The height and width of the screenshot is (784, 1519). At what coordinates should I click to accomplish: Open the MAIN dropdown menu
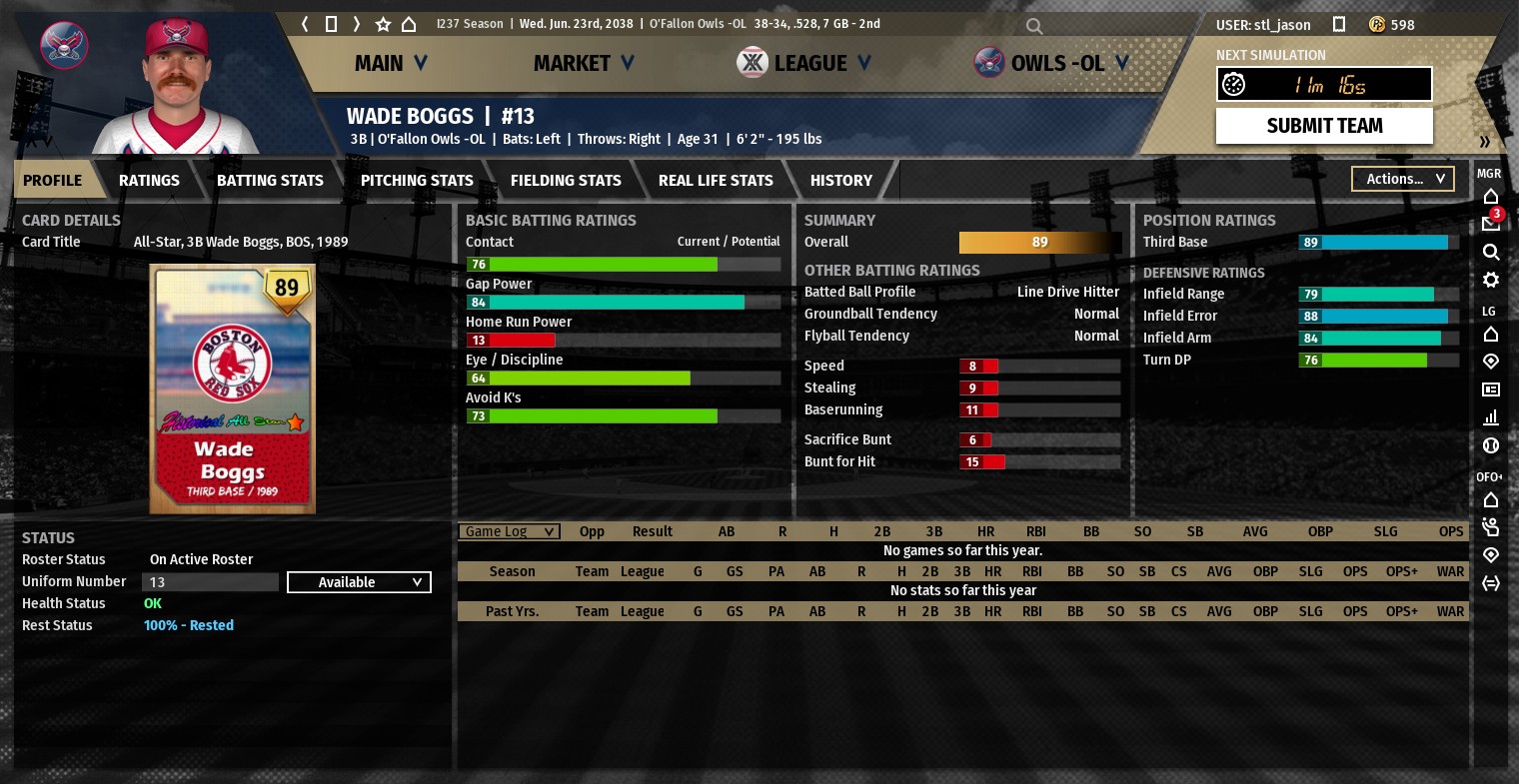[x=391, y=64]
